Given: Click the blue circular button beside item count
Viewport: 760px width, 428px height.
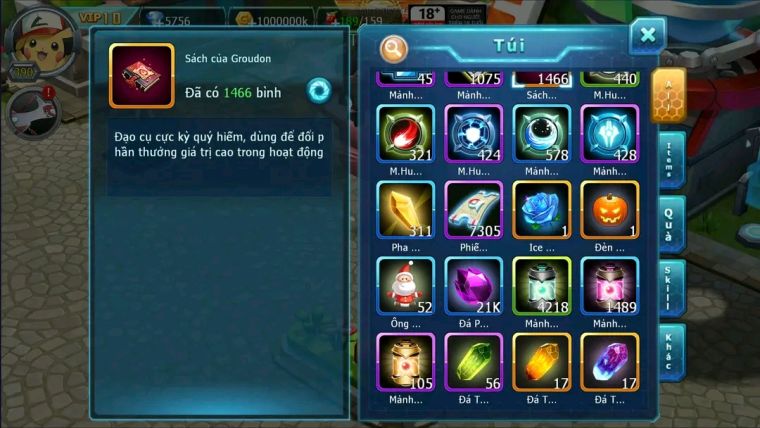Looking at the screenshot, I should 319,90.
